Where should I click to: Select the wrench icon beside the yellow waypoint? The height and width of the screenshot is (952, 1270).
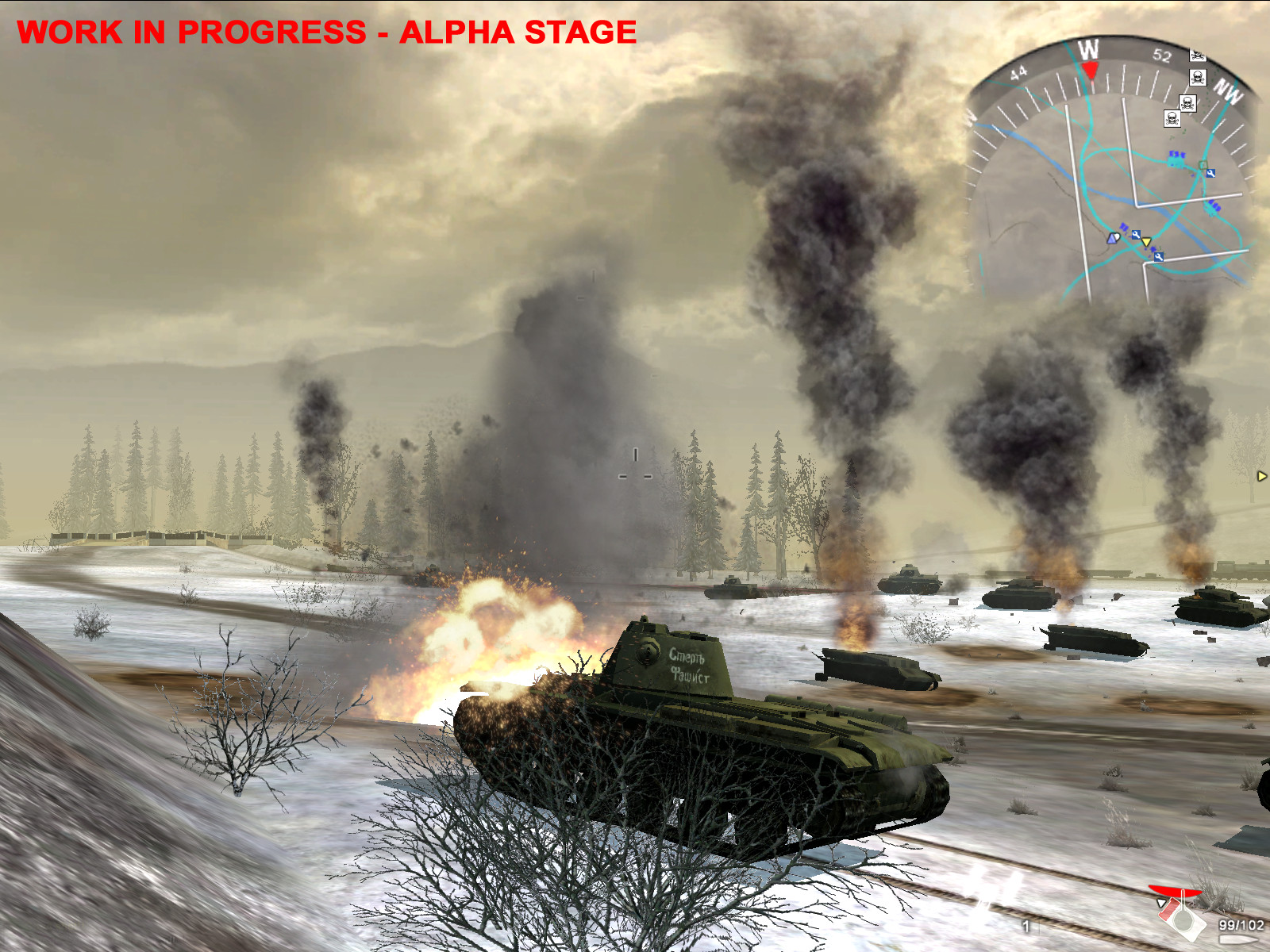click(x=1137, y=235)
